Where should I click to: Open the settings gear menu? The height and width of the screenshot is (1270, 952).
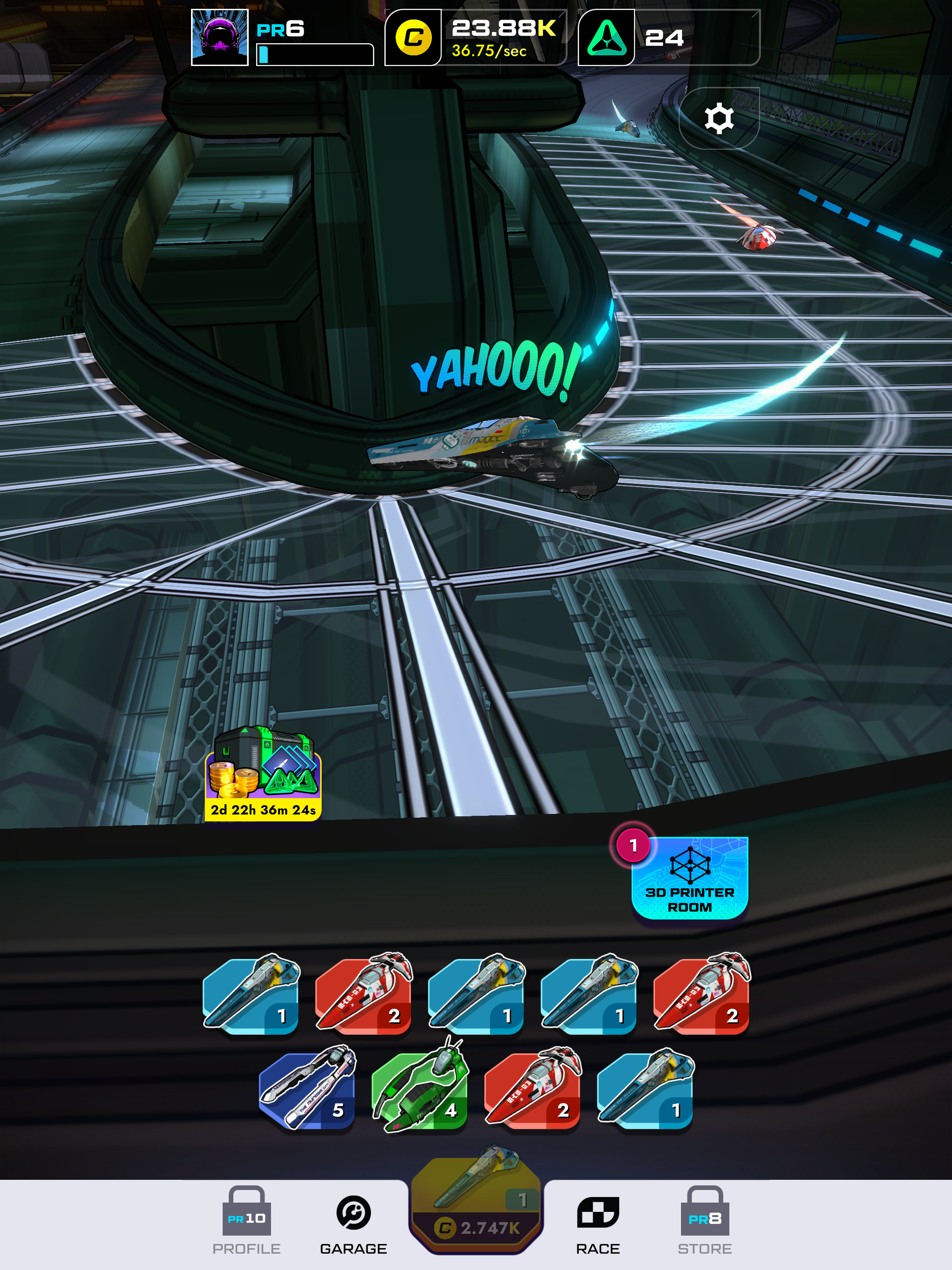(720, 117)
